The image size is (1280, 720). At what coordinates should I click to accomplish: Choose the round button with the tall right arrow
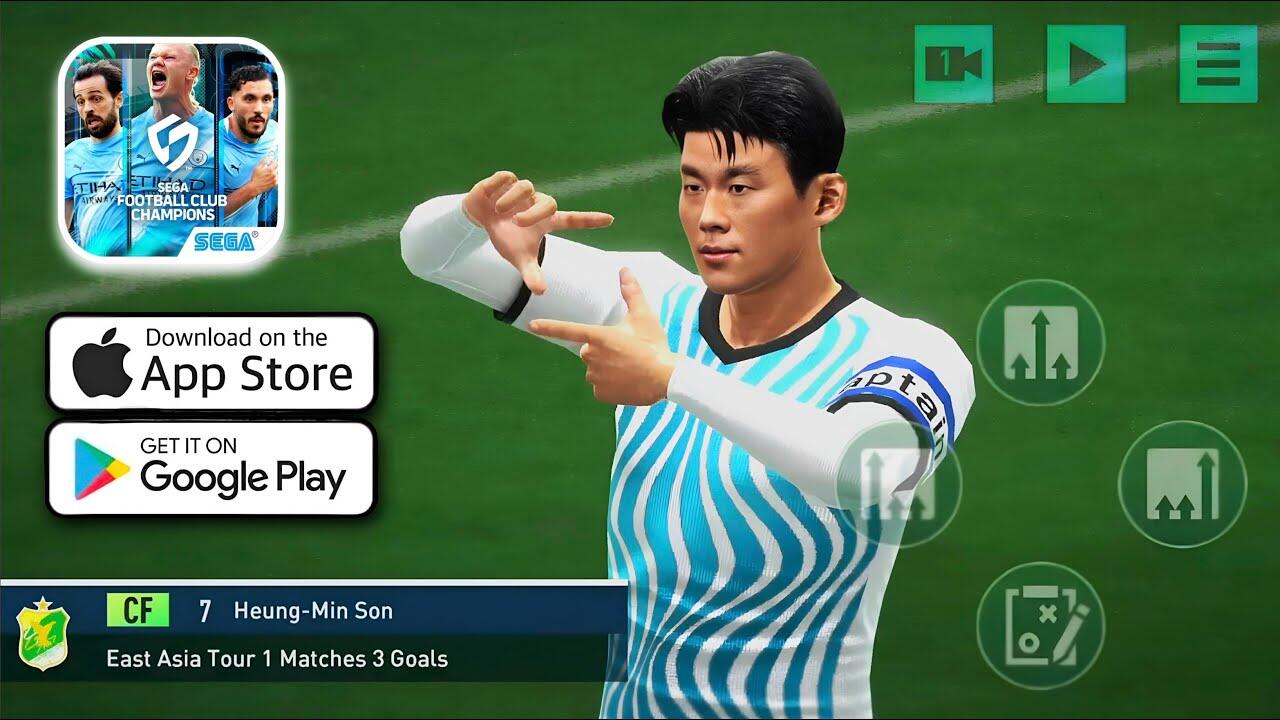coord(1182,484)
